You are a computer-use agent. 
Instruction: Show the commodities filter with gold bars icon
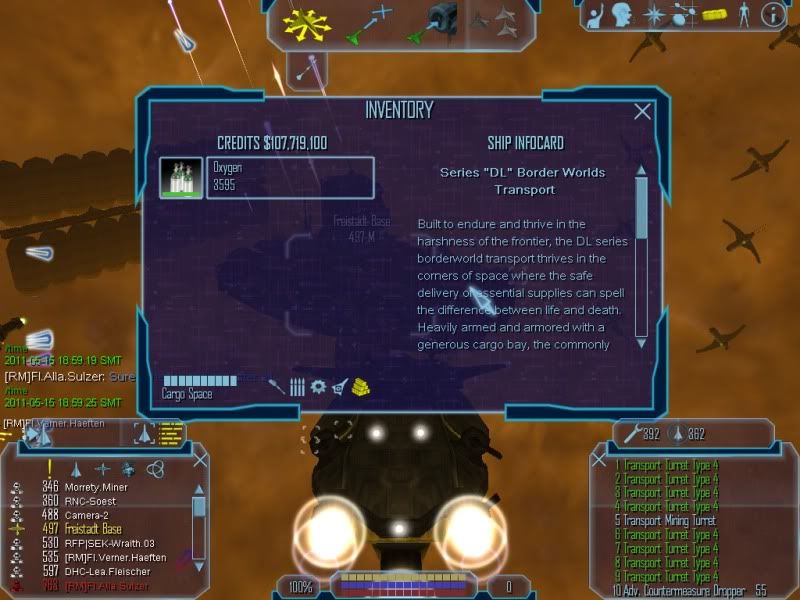(x=362, y=386)
